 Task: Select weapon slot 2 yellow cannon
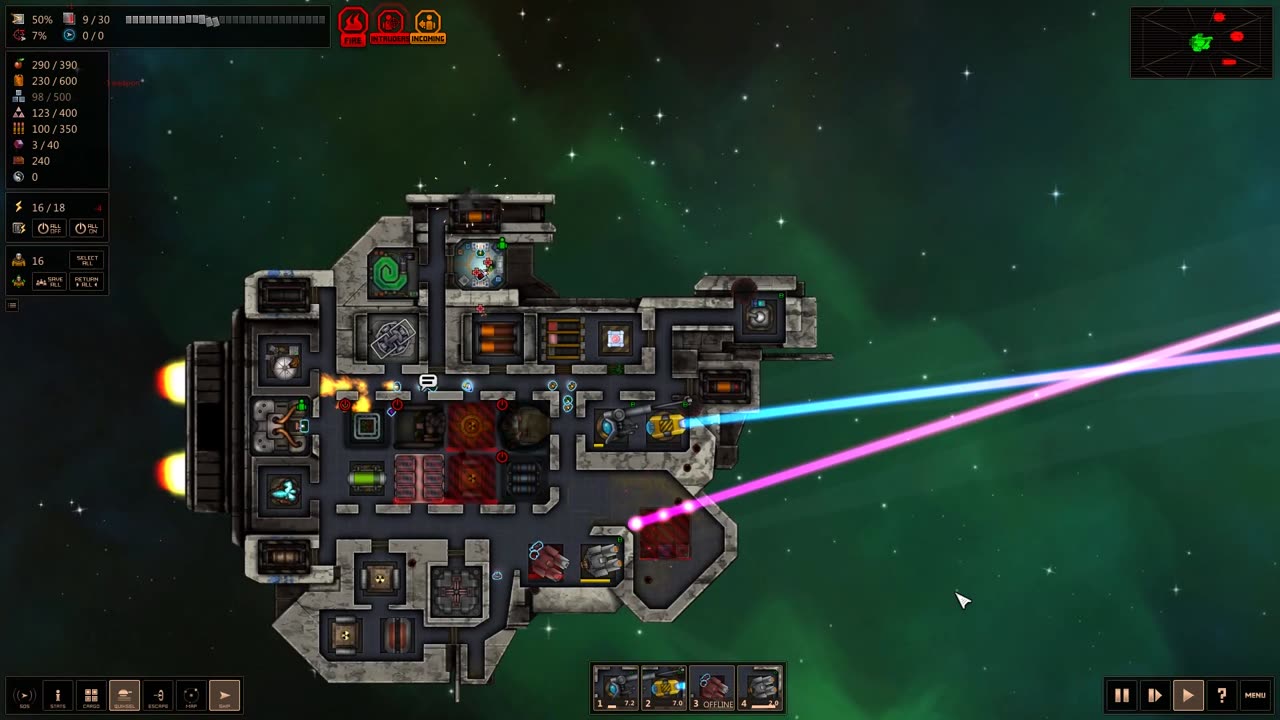pyautogui.click(x=664, y=688)
